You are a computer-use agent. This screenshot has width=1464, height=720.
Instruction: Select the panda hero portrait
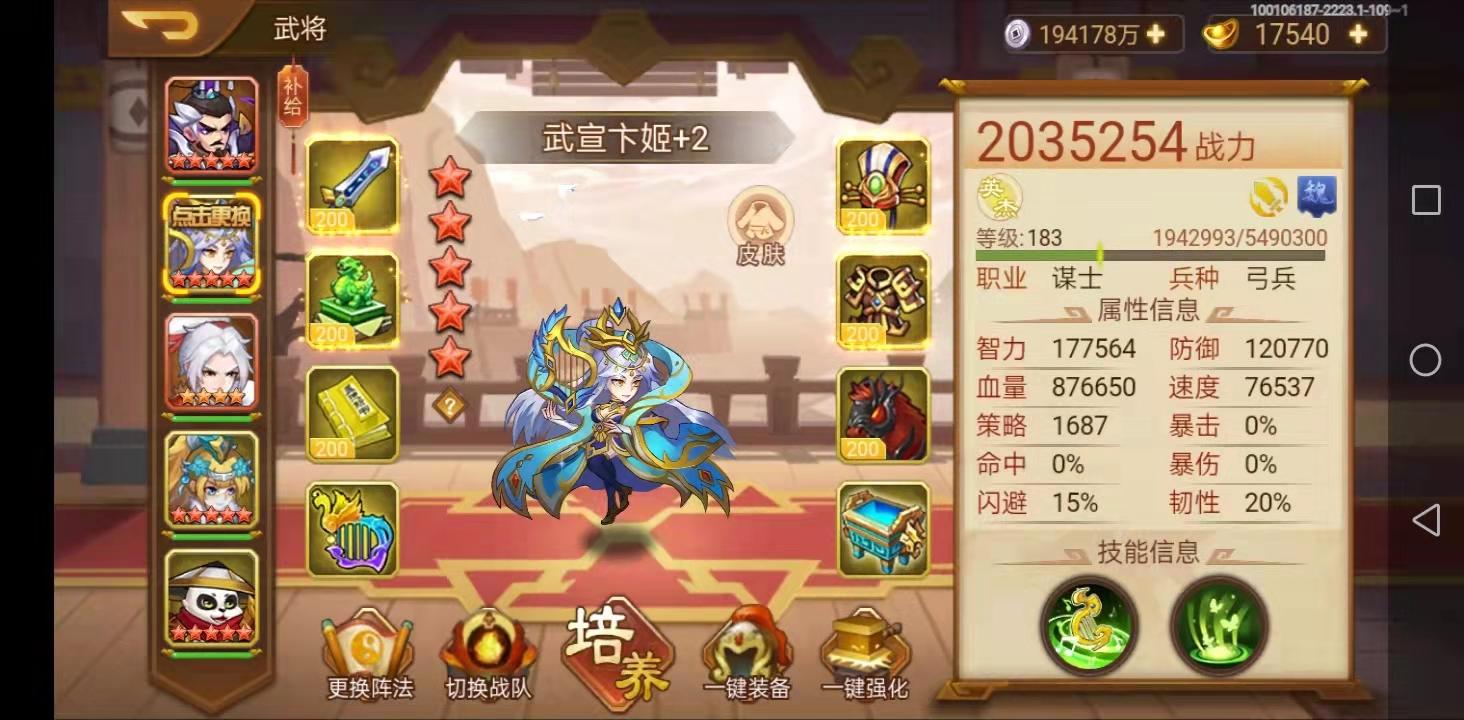point(210,600)
